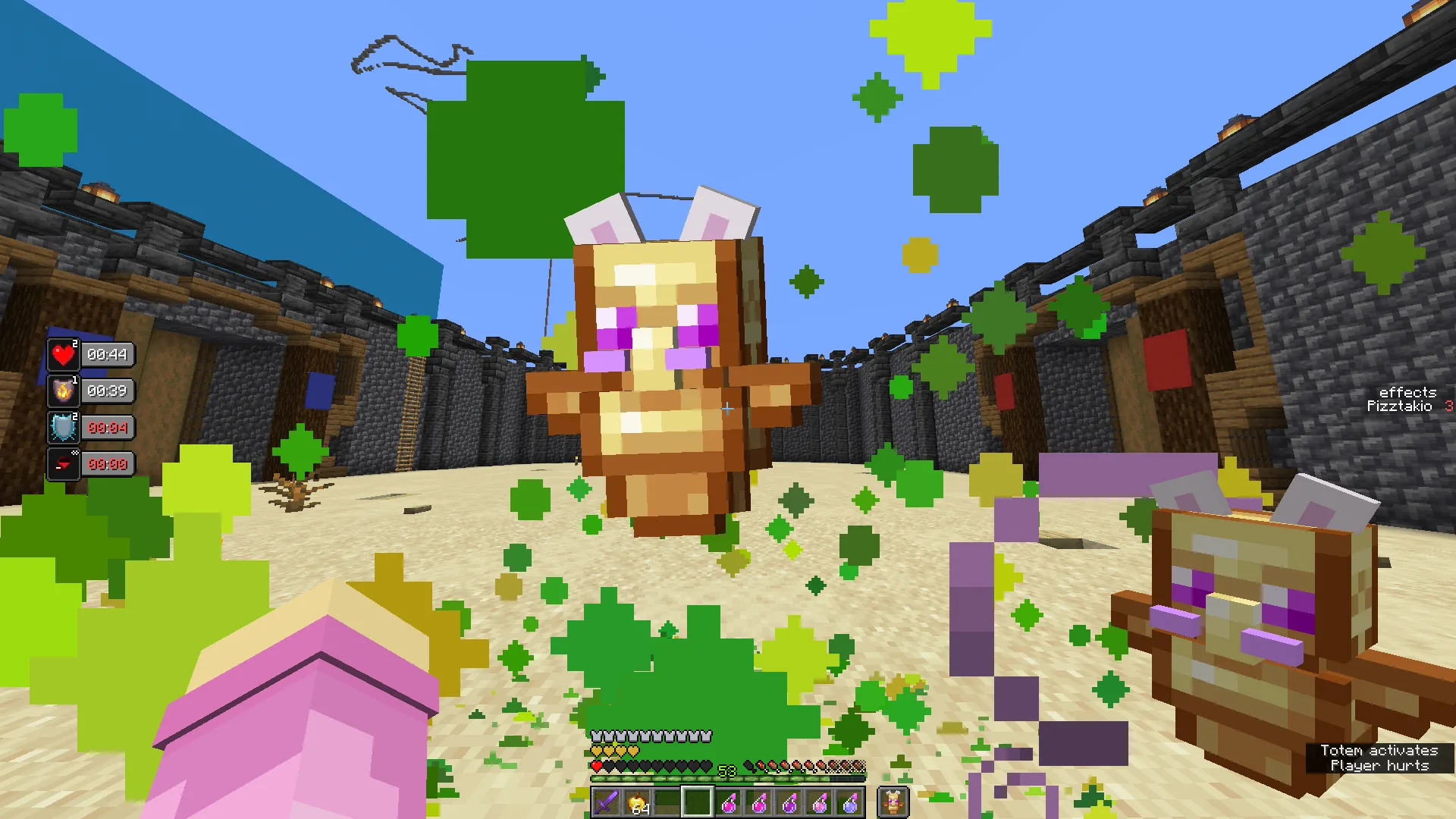The width and height of the screenshot is (1456, 819).
Task: Click the Player hurts caption text
Action: [1383, 766]
